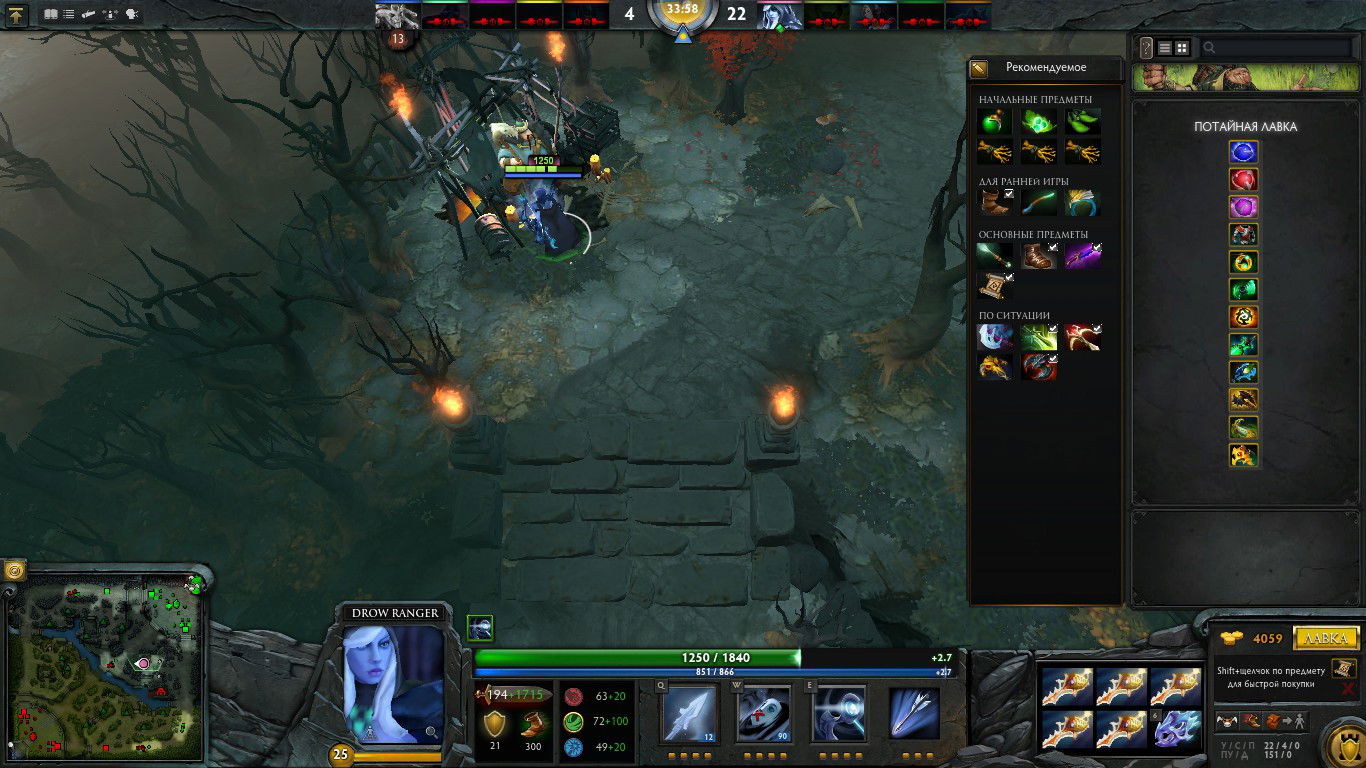Image resolution: width=1366 pixels, height=768 pixels.
Task: Activate Frost Arrows ability
Action: click(690, 713)
